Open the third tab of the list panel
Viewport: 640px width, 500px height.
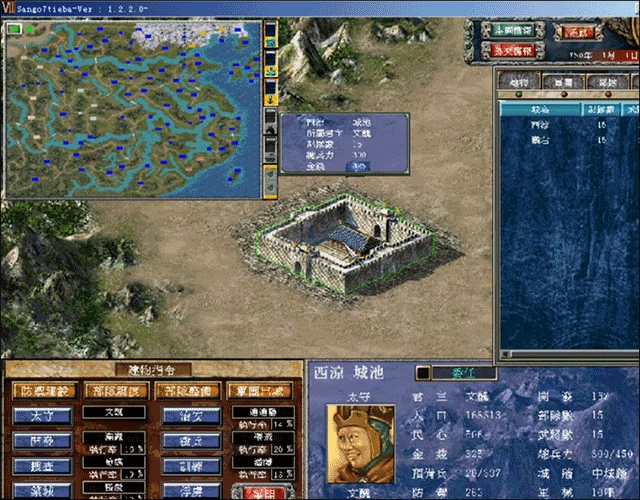point(606,81)
